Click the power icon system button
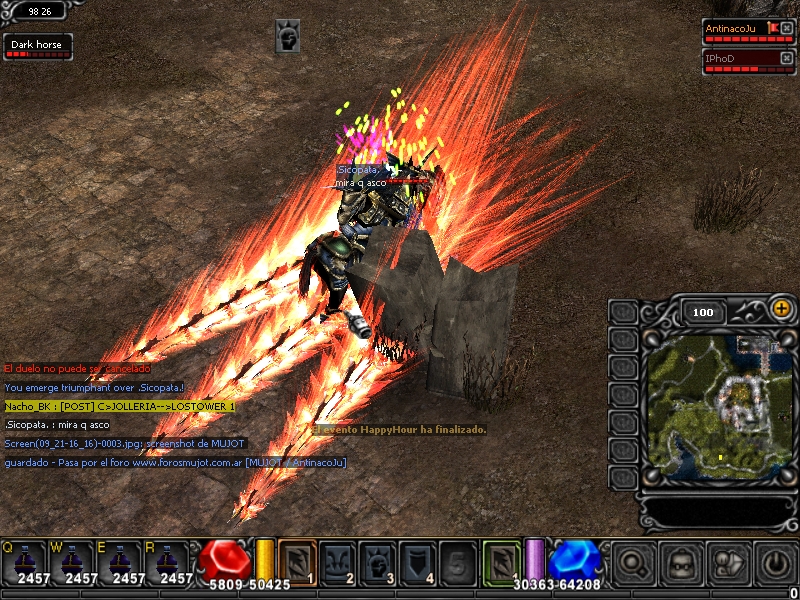 [x=775, y=563]
